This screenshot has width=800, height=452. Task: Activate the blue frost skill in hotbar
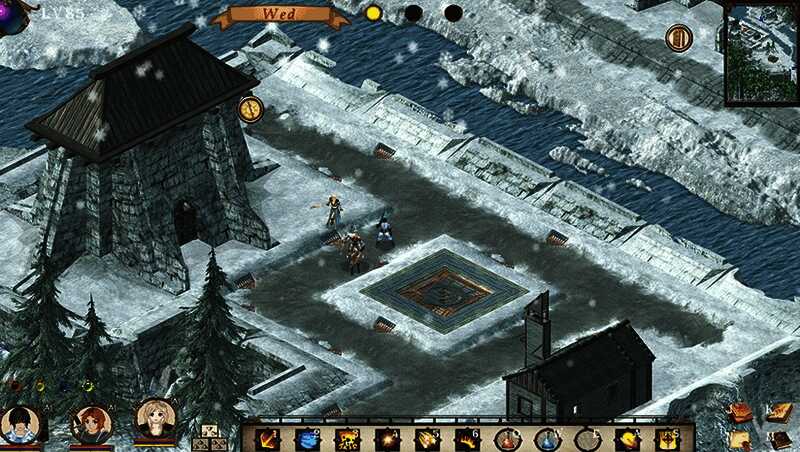pyautogui.click(x=308, y=439)
